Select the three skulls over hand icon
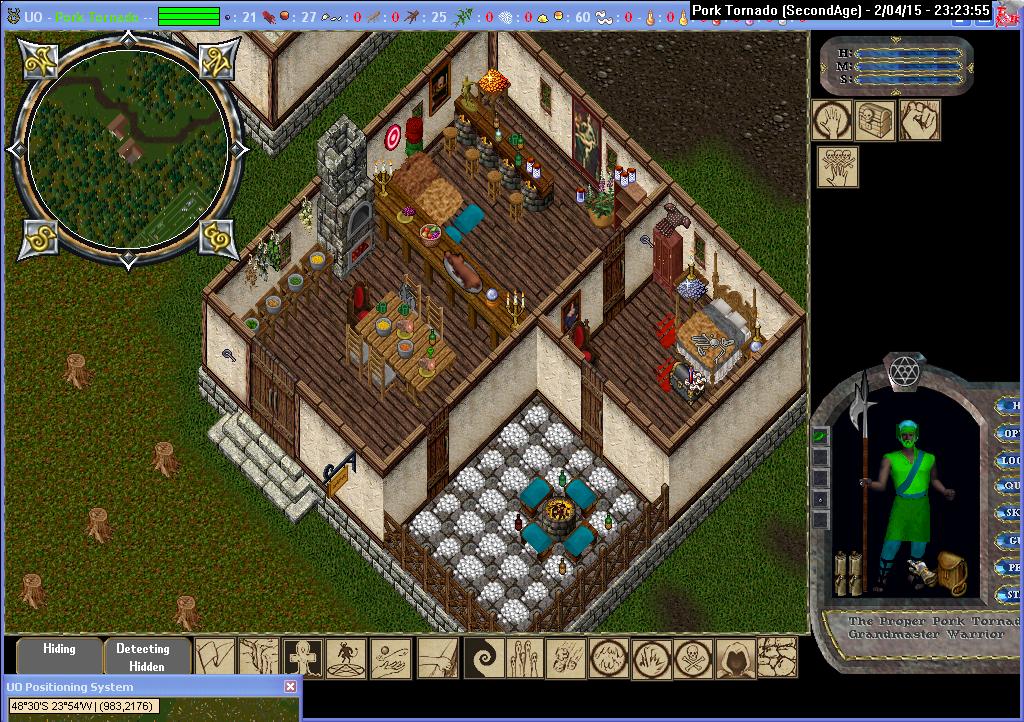Image resolution: width=1024 pixels, height=722 pixels. pos(838,166)
